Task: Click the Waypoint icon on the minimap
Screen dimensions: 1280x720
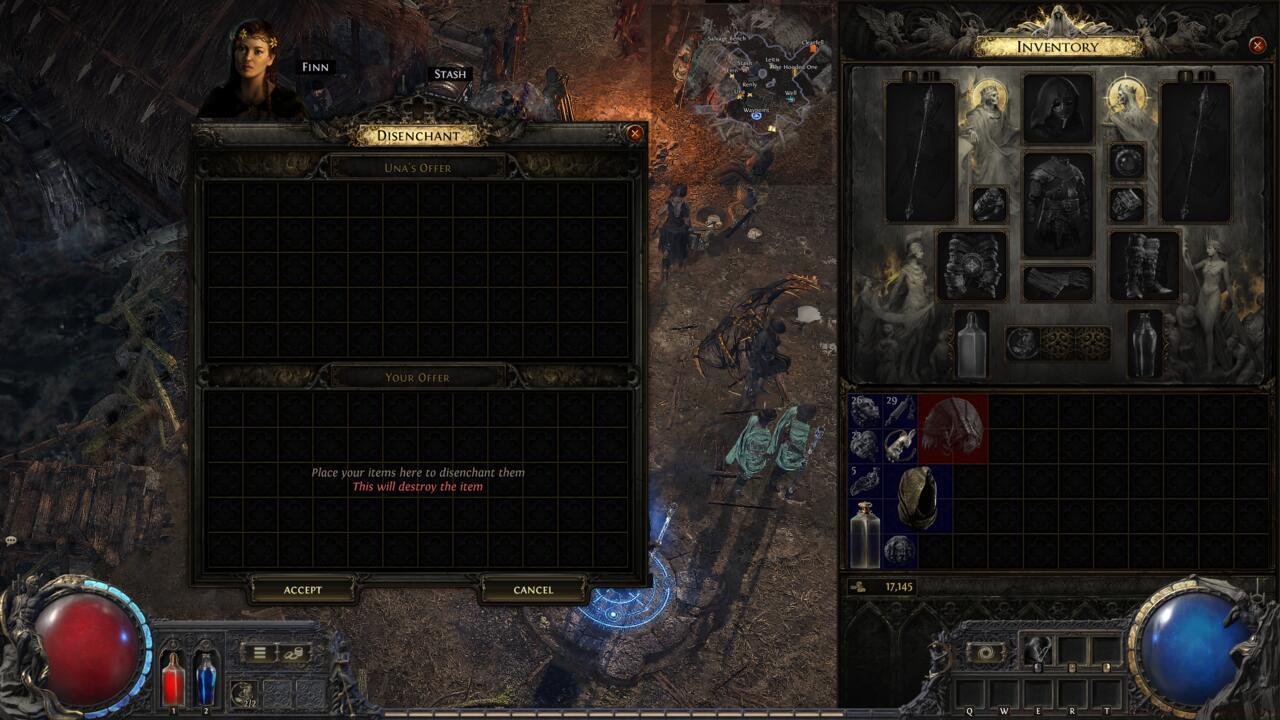Action: coord(756,115)
